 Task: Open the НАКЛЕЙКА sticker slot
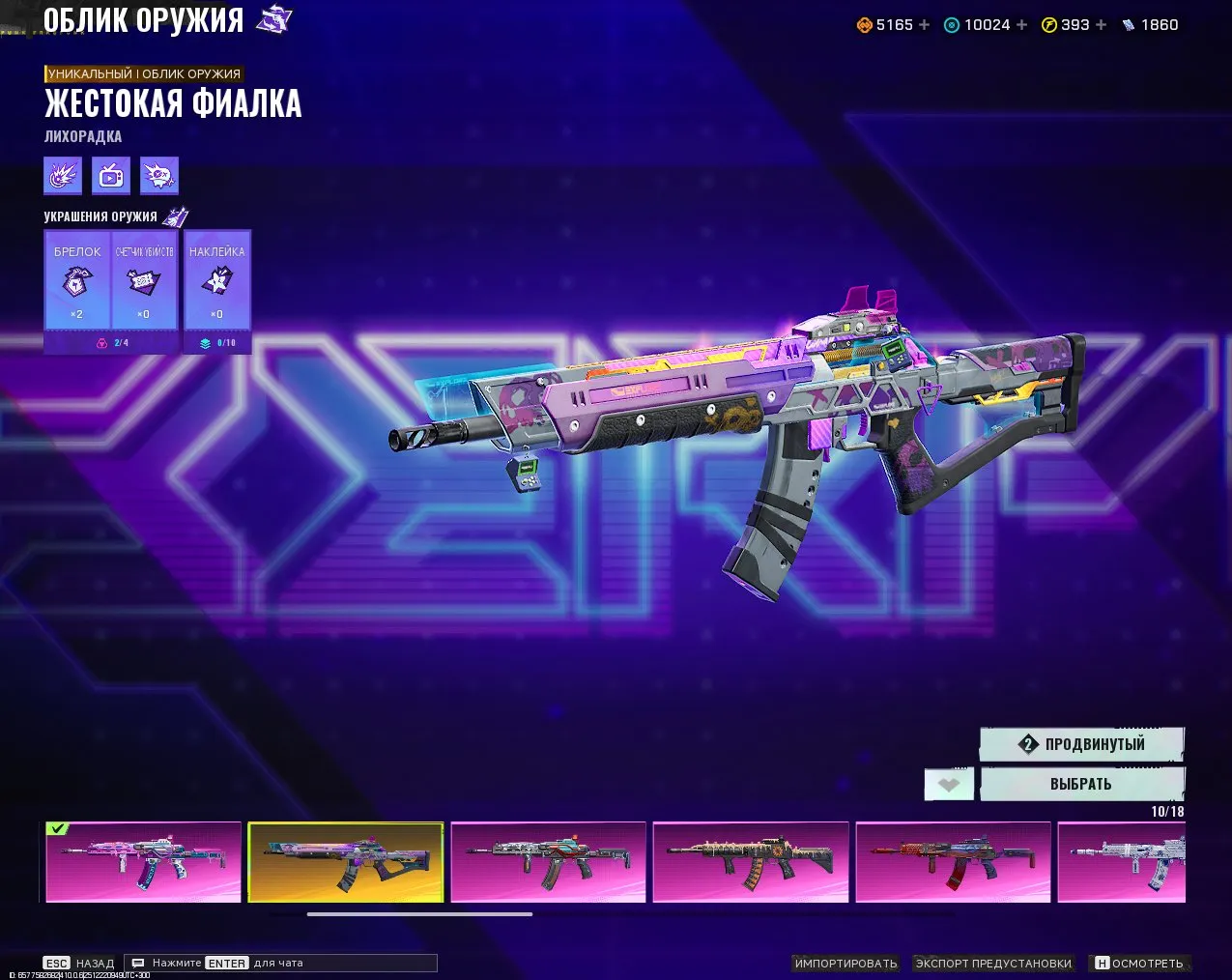(x=217, y=280)
